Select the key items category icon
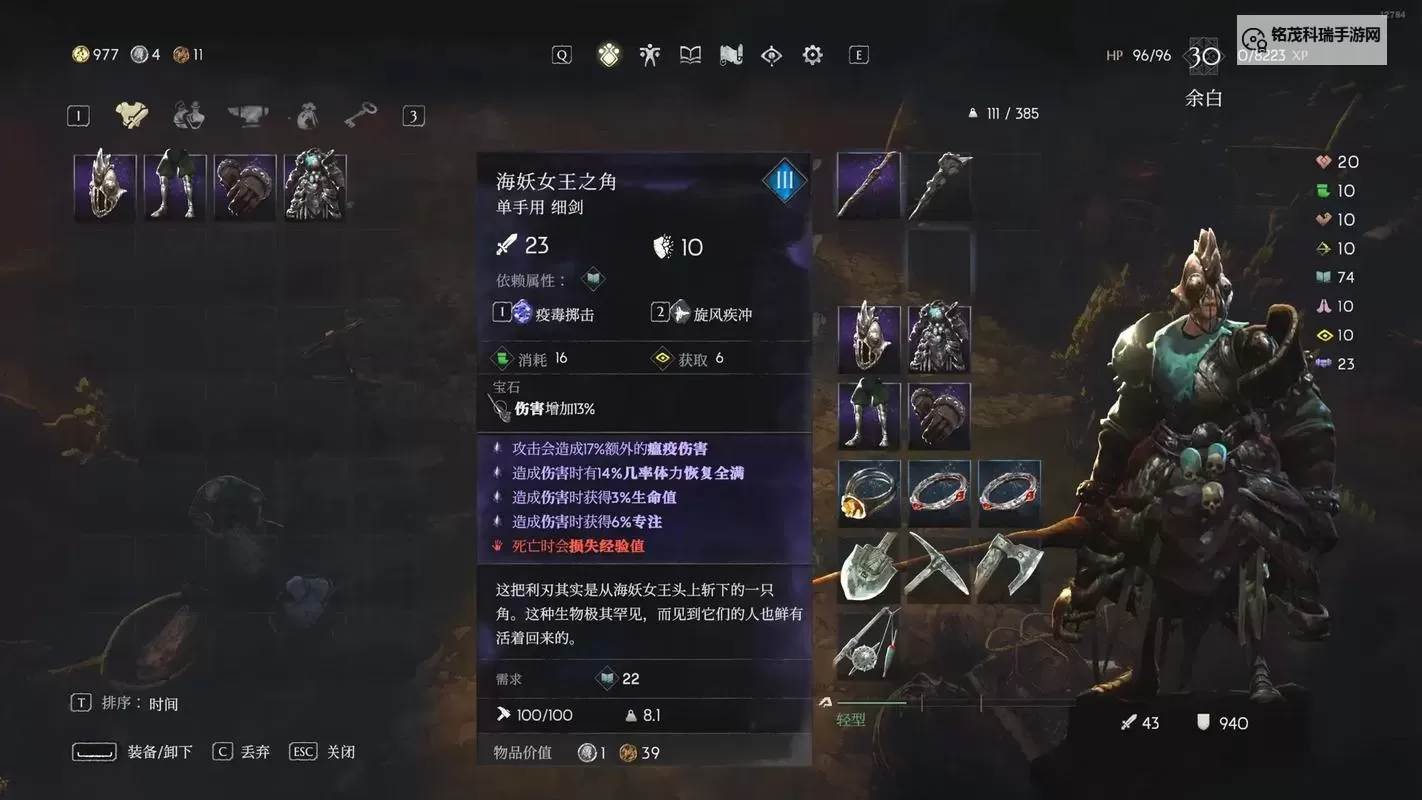The width and height of the screenshot is (1422, 800). [x=359, y=114]
